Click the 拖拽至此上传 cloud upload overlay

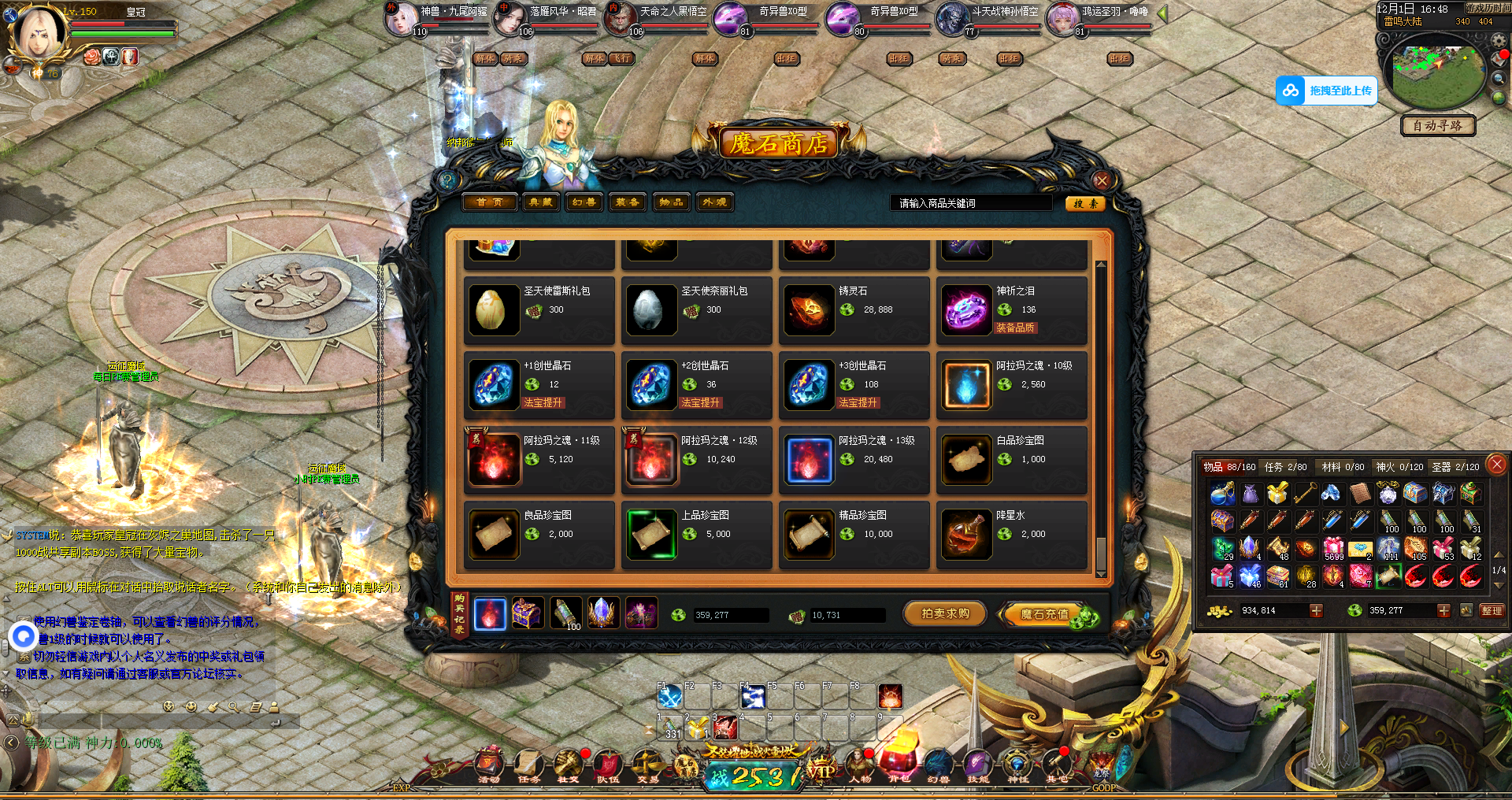coord(1327,91)
